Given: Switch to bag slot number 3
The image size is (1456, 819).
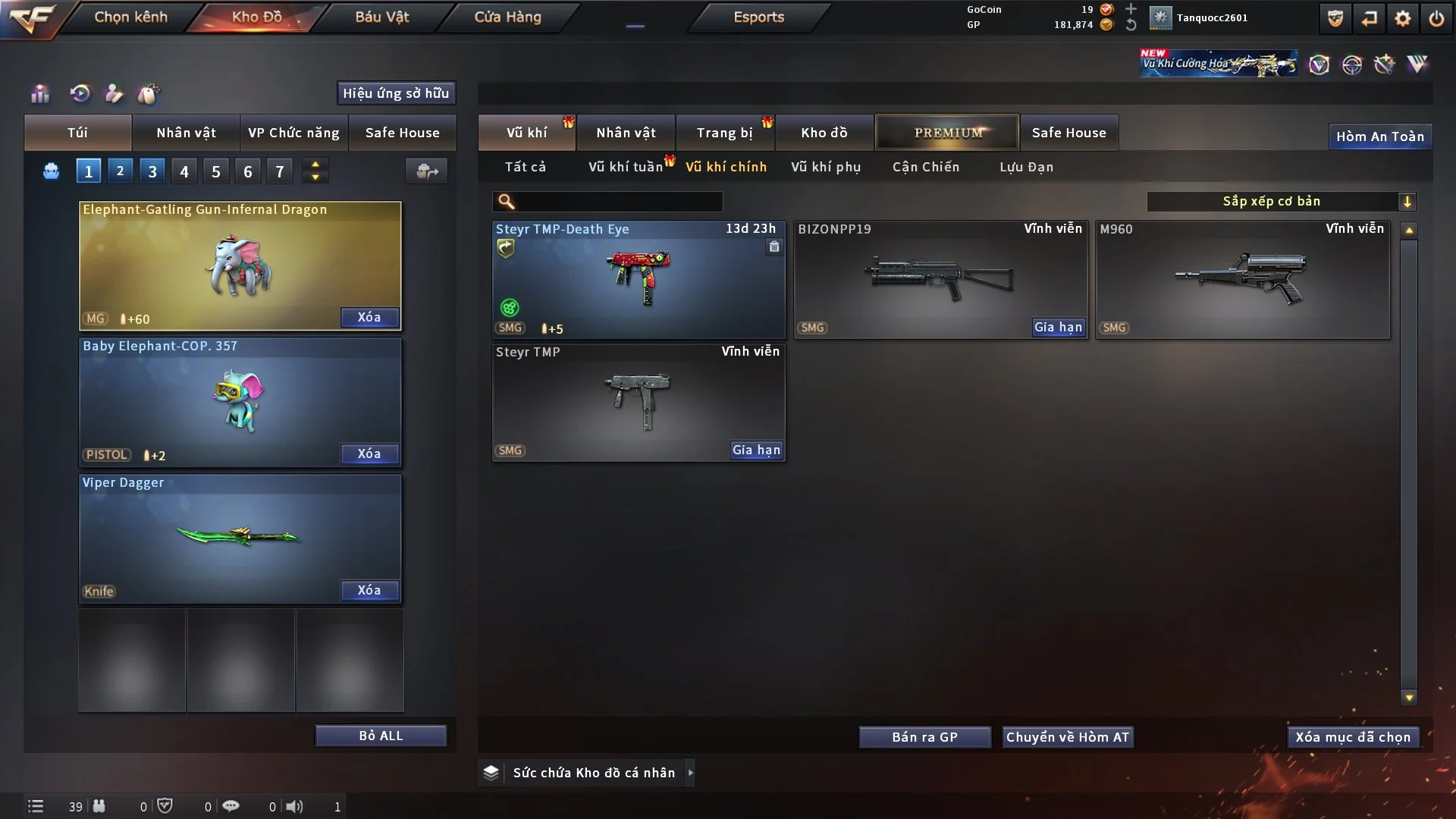Looking at the screenshot, I should tap(152, 171).
